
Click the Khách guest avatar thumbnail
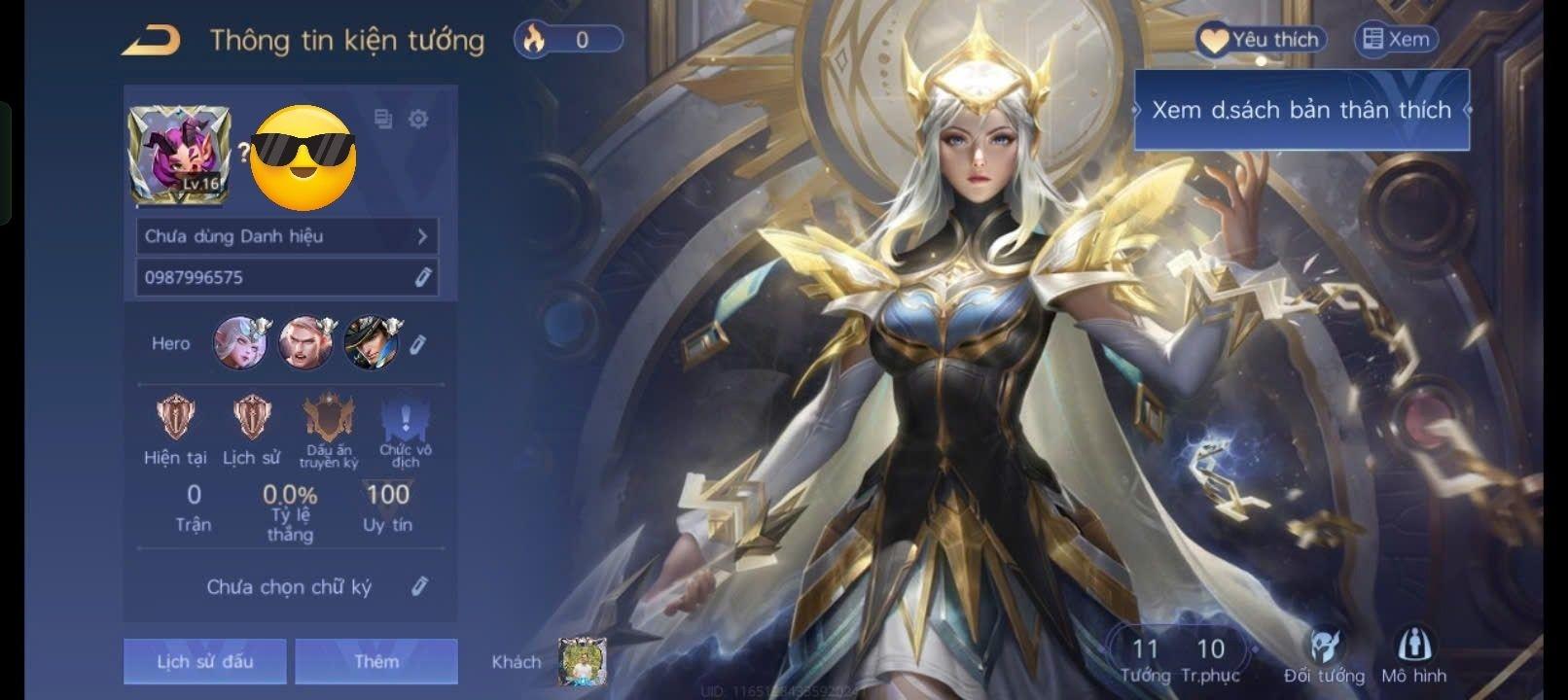point(583,662)
